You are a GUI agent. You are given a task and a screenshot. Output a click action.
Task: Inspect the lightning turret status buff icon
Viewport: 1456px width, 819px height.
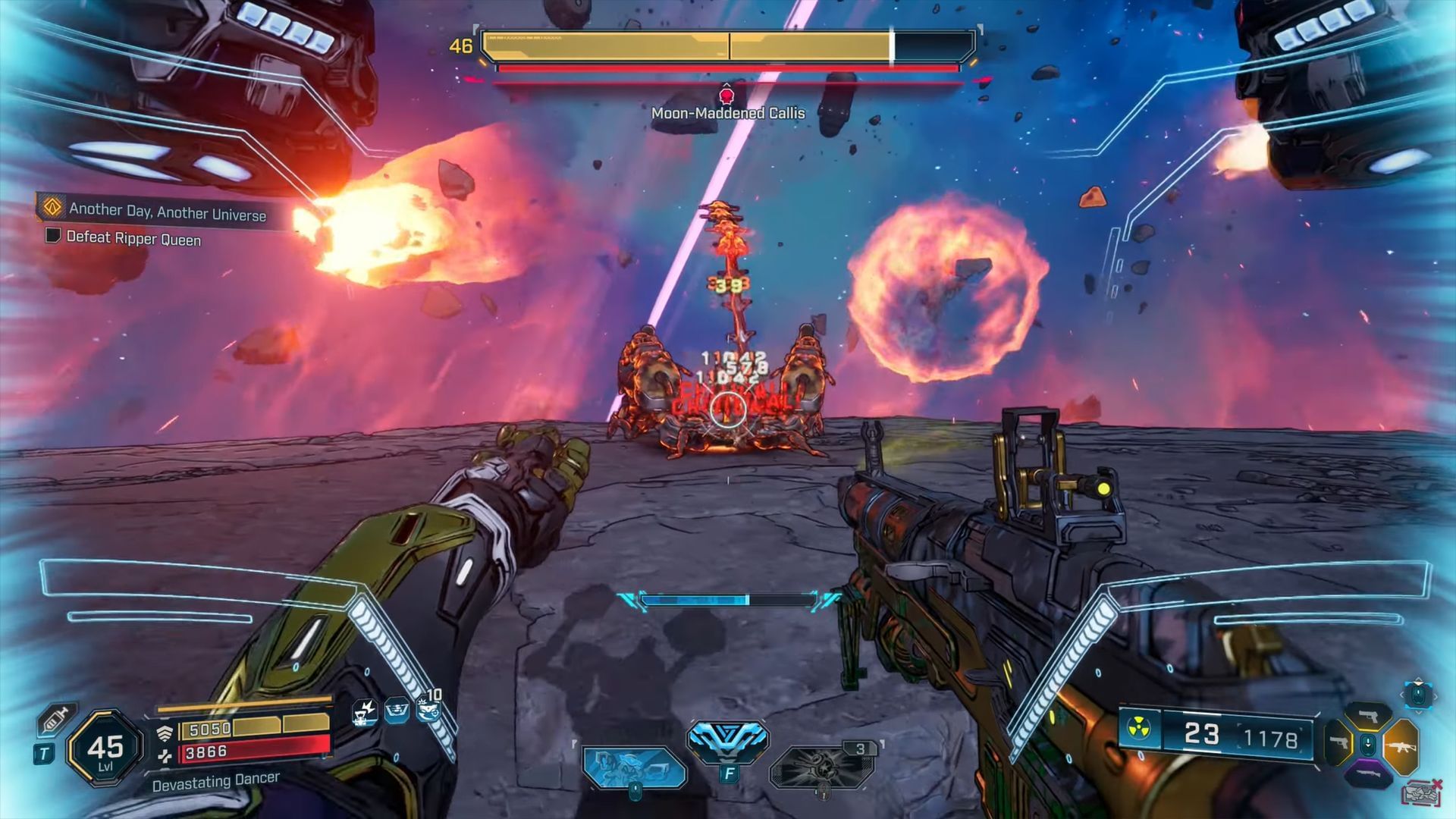click(x=366, y=711)
